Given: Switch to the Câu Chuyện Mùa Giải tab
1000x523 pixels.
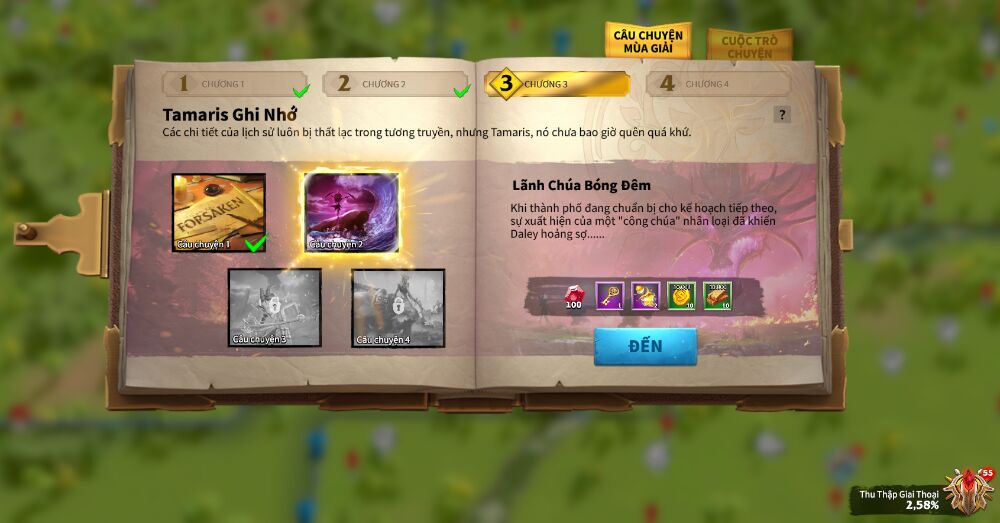Looking at the screenshot, I should click(646, 40).
